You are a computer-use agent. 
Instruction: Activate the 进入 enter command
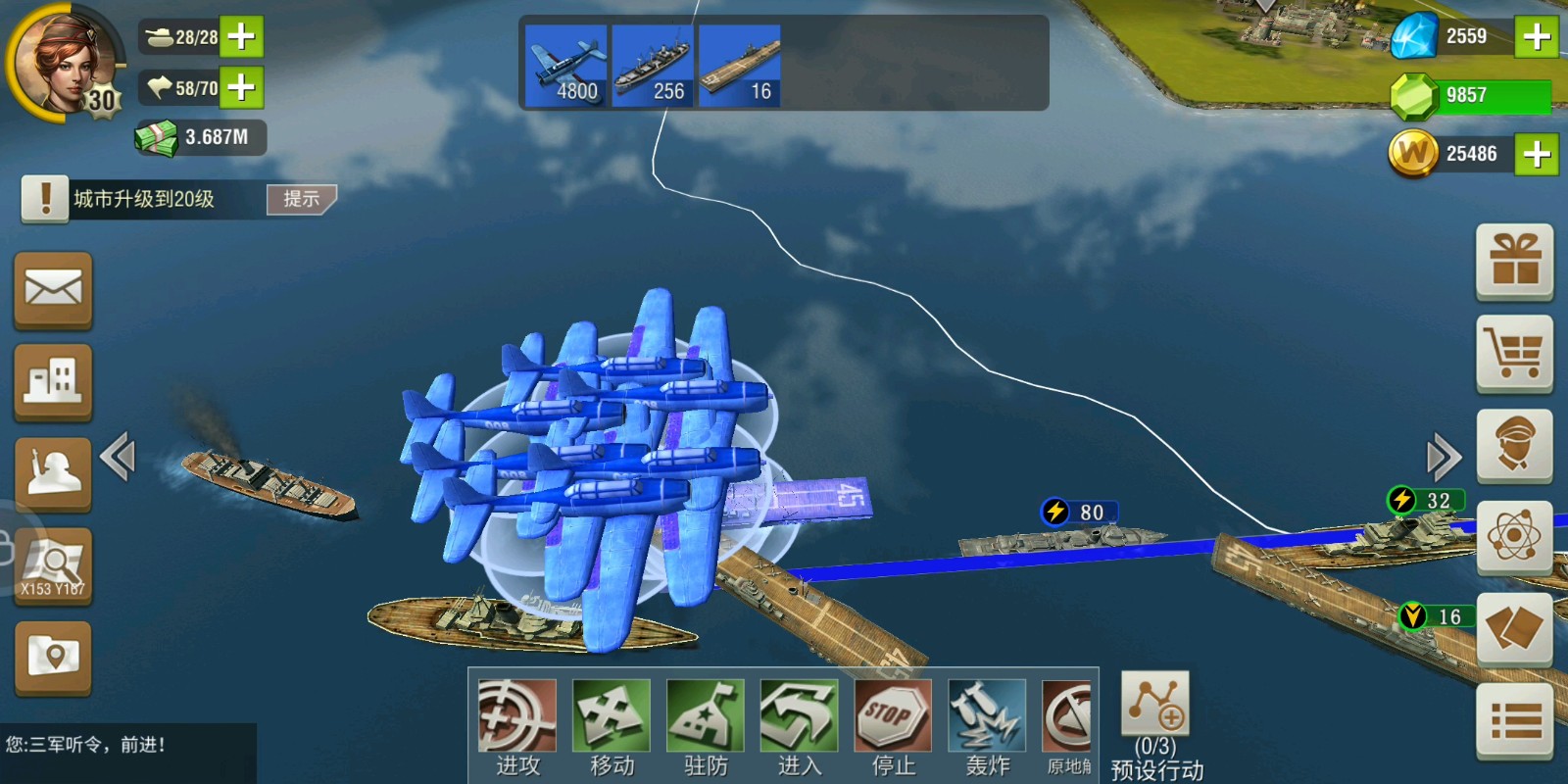[799, 725]
